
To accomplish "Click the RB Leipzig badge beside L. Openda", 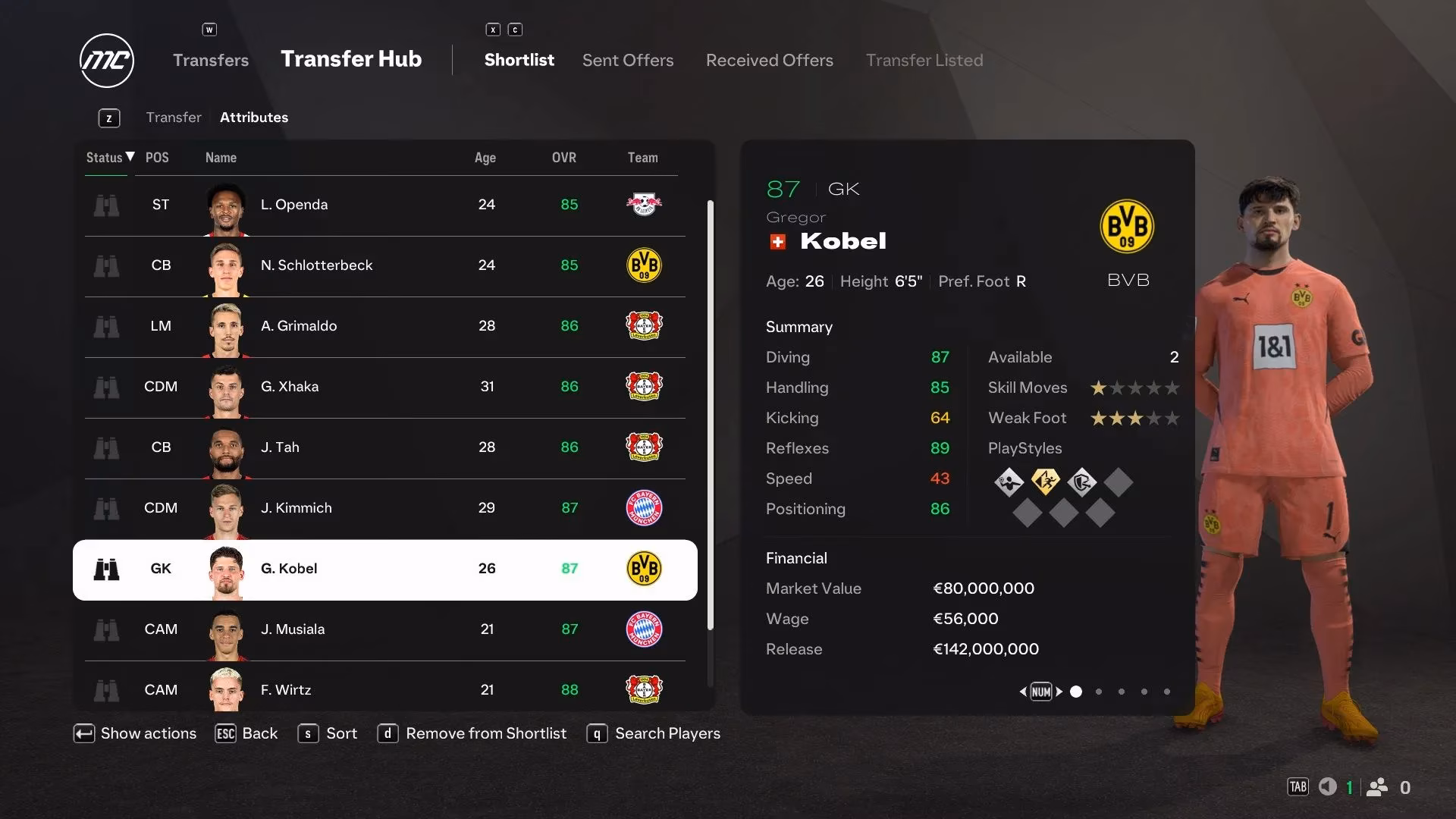I will 643,205.
